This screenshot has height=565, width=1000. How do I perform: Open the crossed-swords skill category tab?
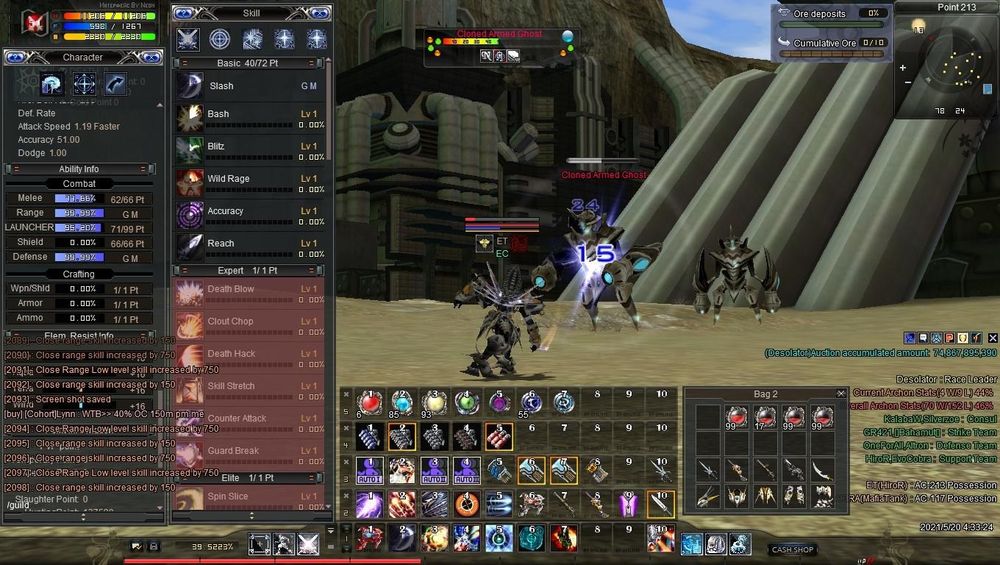(x=188, y=39)
